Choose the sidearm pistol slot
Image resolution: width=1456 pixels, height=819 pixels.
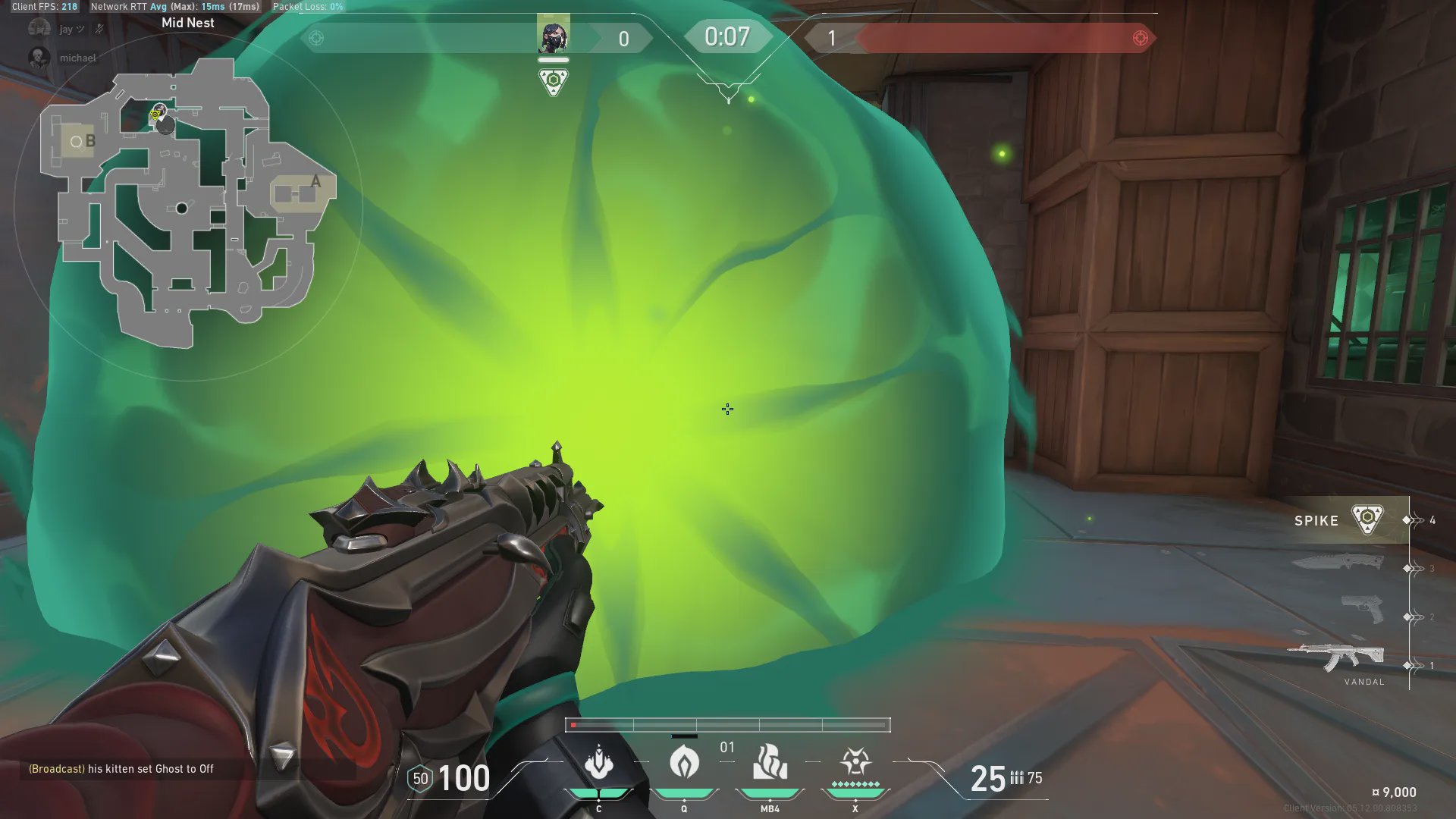(1362, 609)
